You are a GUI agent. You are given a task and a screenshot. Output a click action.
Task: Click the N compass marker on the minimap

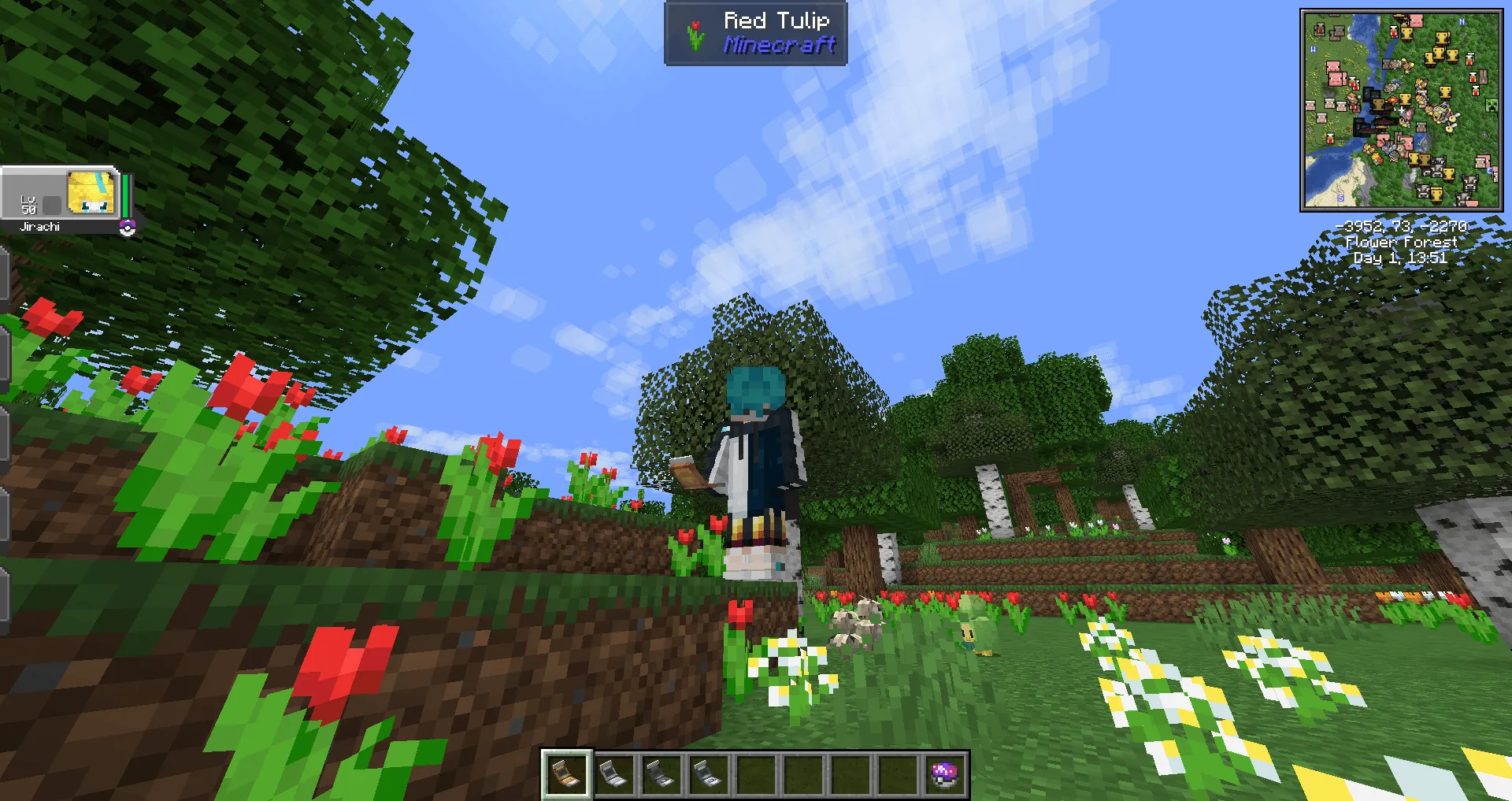pyautogui.click(x=1462, y=21)
